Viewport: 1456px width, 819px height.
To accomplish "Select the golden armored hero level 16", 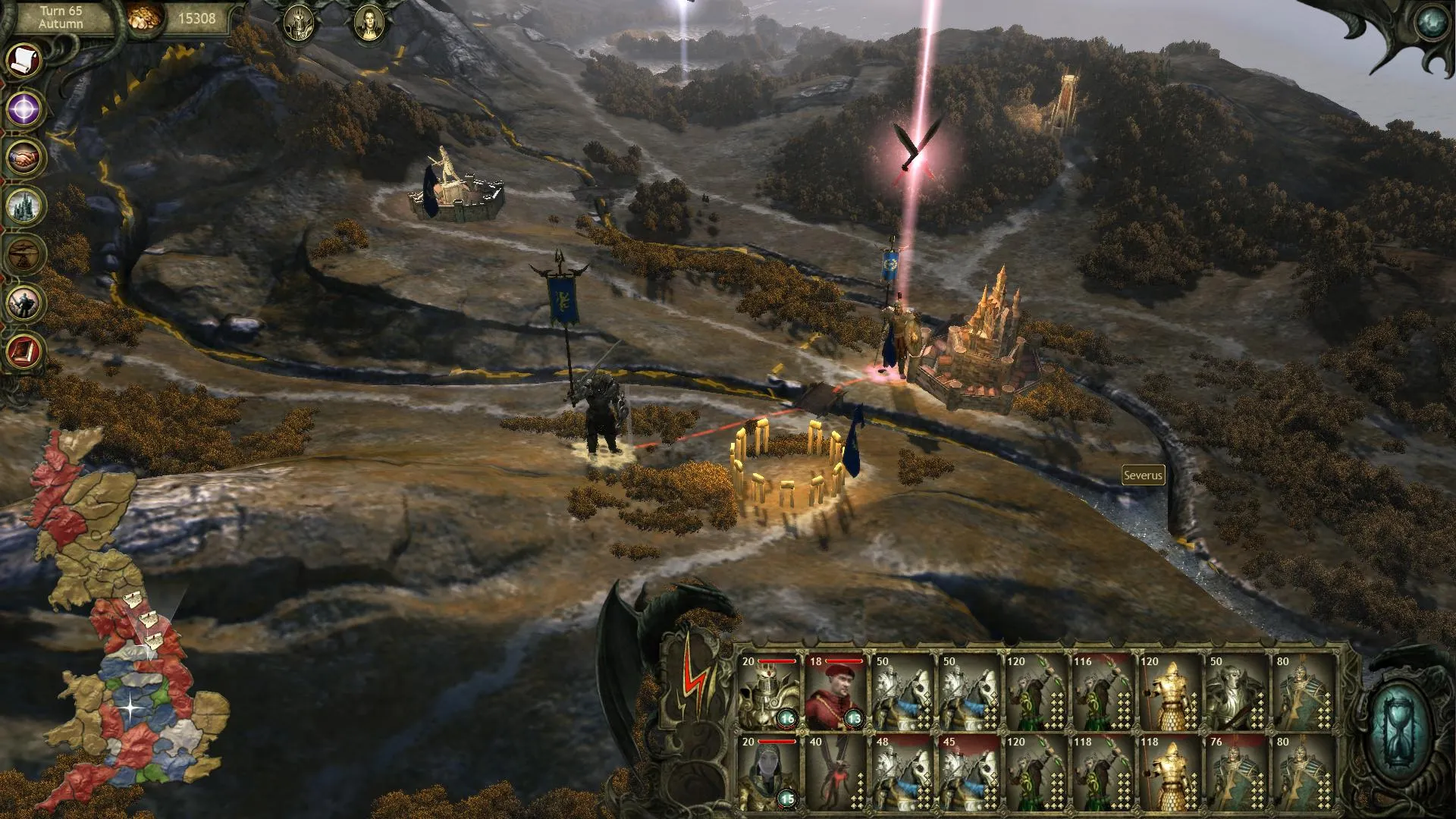I will [x=768, y=692].
